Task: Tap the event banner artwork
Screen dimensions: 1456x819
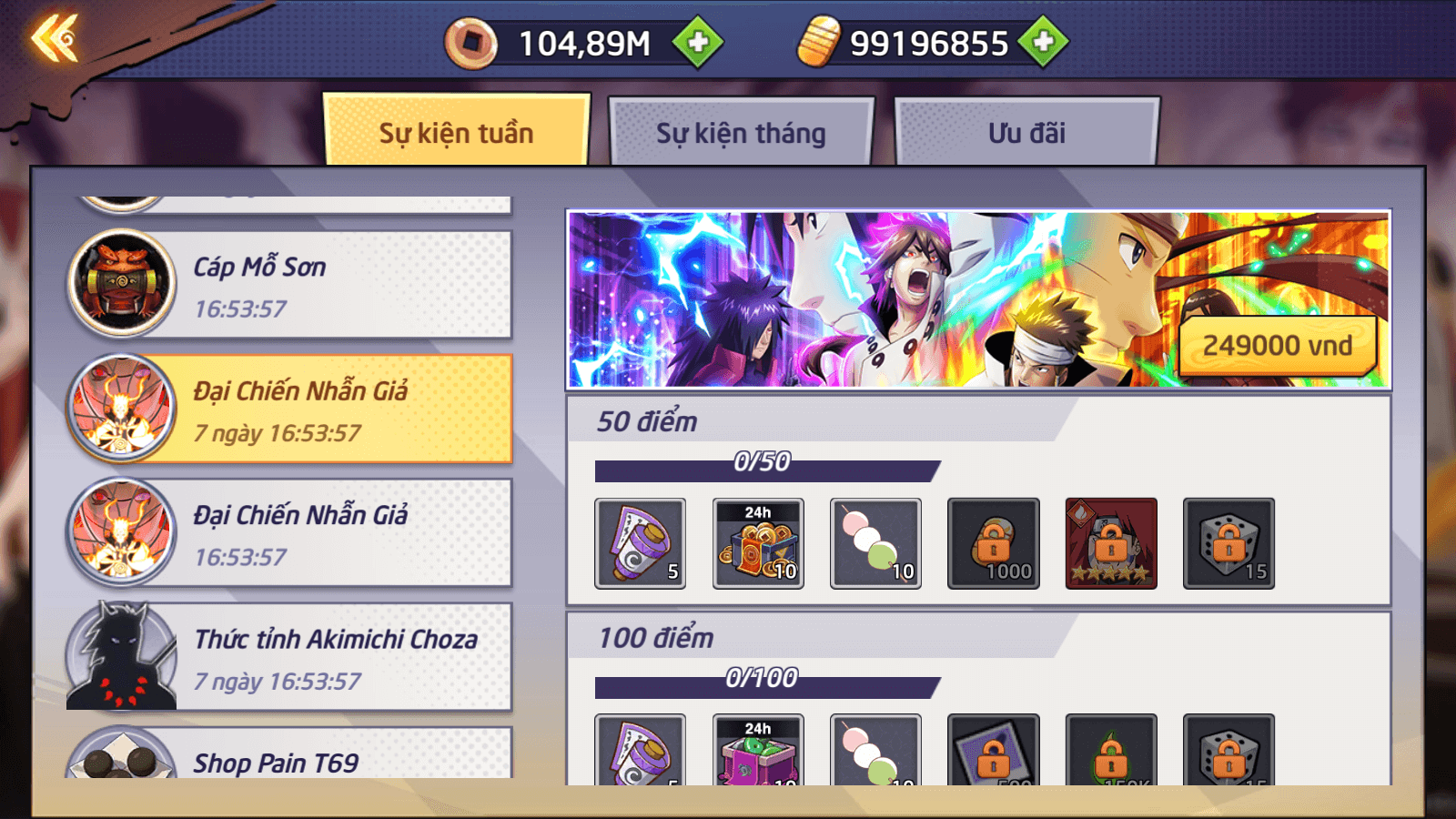Action: 864,298
